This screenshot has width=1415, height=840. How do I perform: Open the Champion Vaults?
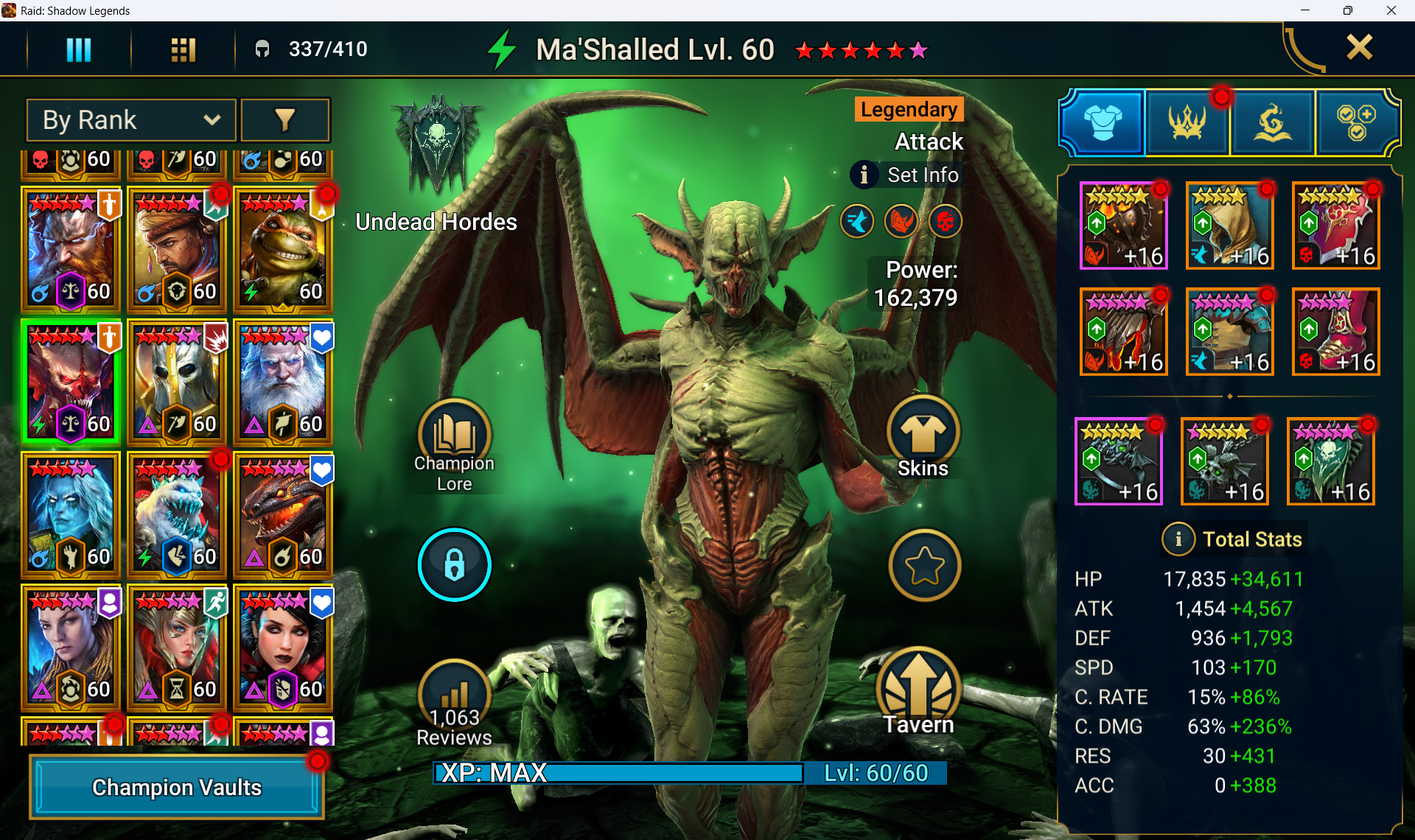(x=177, y=787)
